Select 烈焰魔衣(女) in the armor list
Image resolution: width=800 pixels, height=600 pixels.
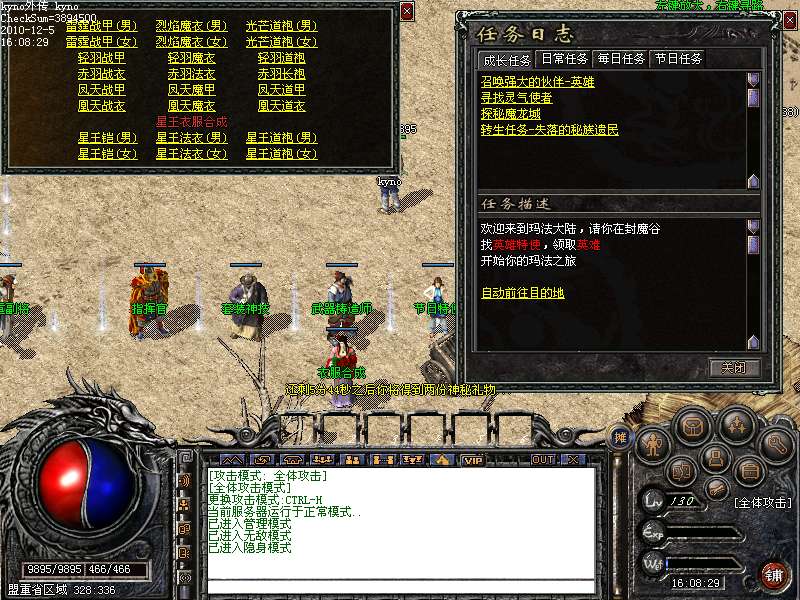click(x=191, y=42)
